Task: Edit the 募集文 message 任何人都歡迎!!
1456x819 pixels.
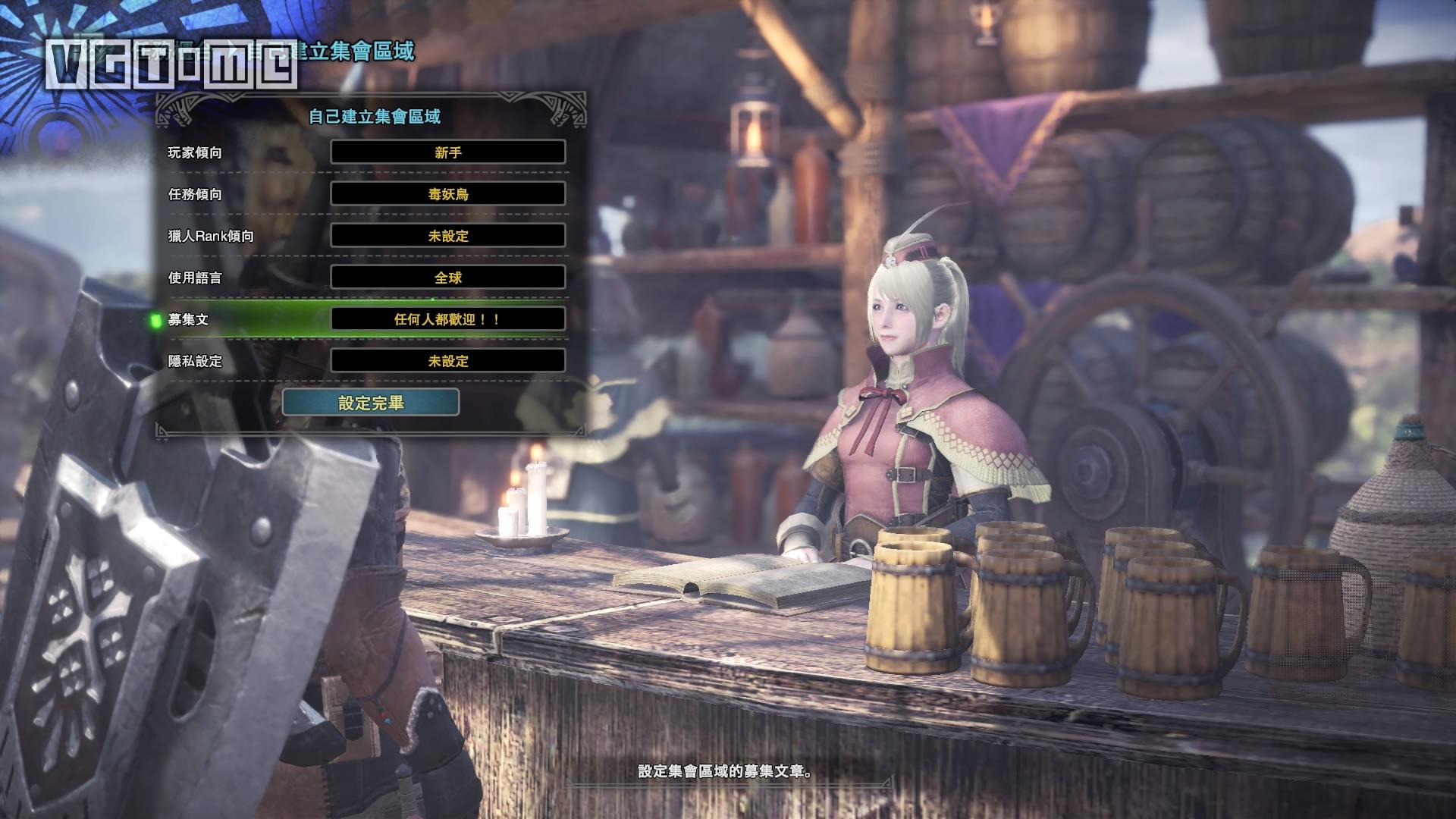Action: click(447, 319)
